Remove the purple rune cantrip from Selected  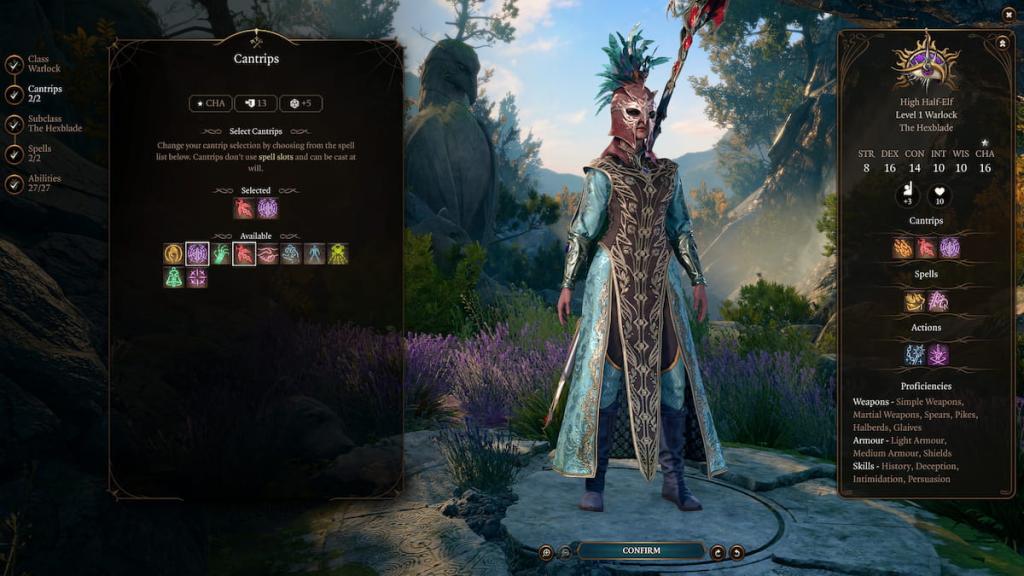tap(268, 208)
